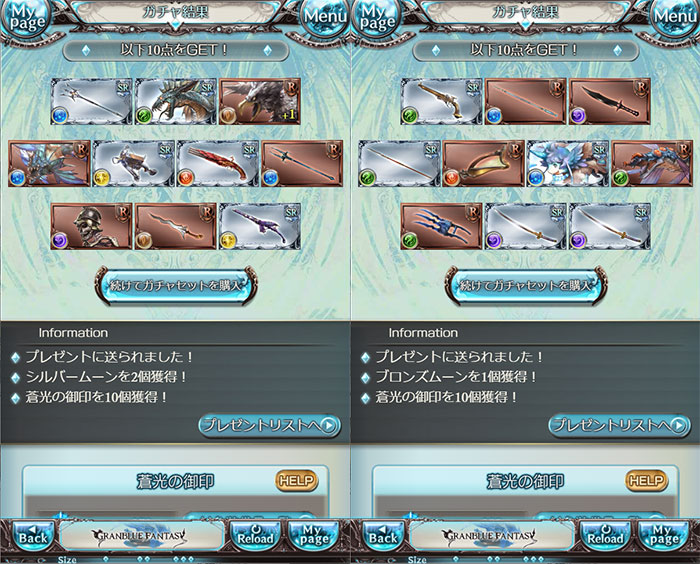Image resolution: width=700 pixels, height=564 pixels.
Task: Select the orange winged insect R summon
Action: point(651,163)
